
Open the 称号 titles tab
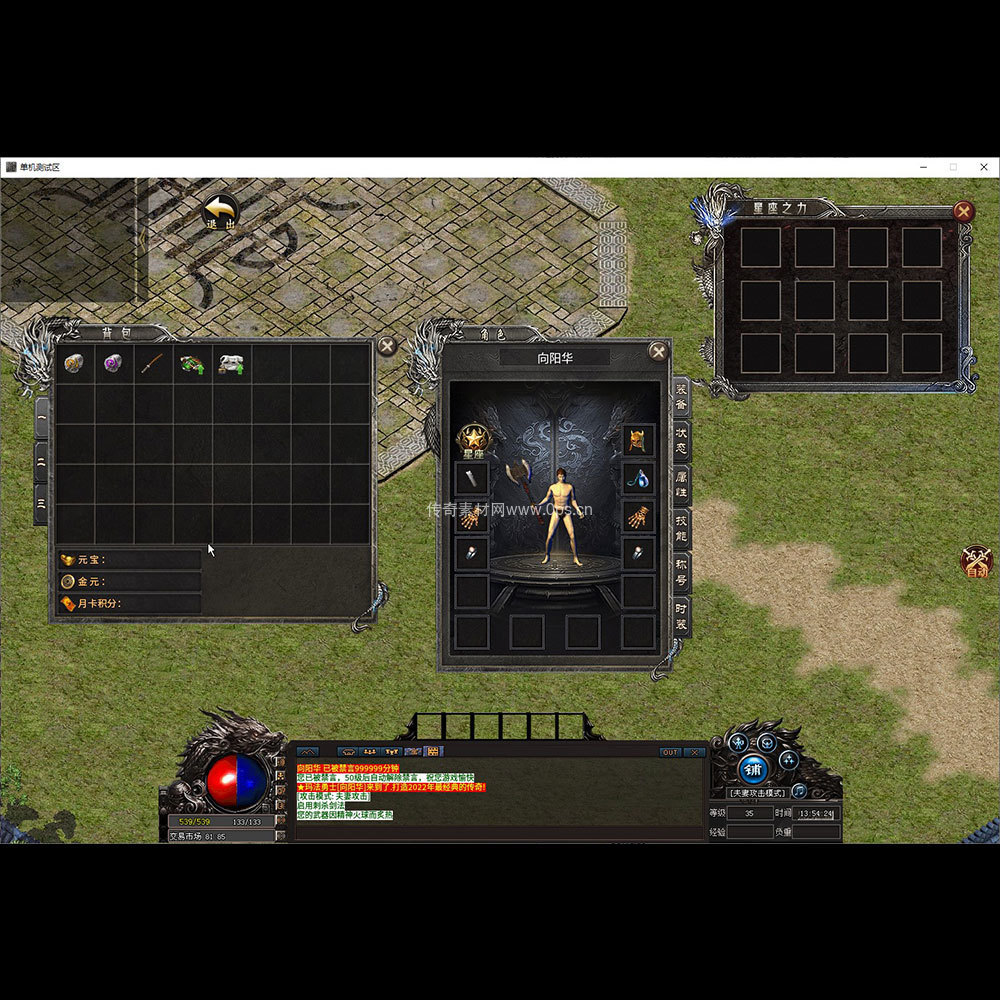[x=681, y=569]
